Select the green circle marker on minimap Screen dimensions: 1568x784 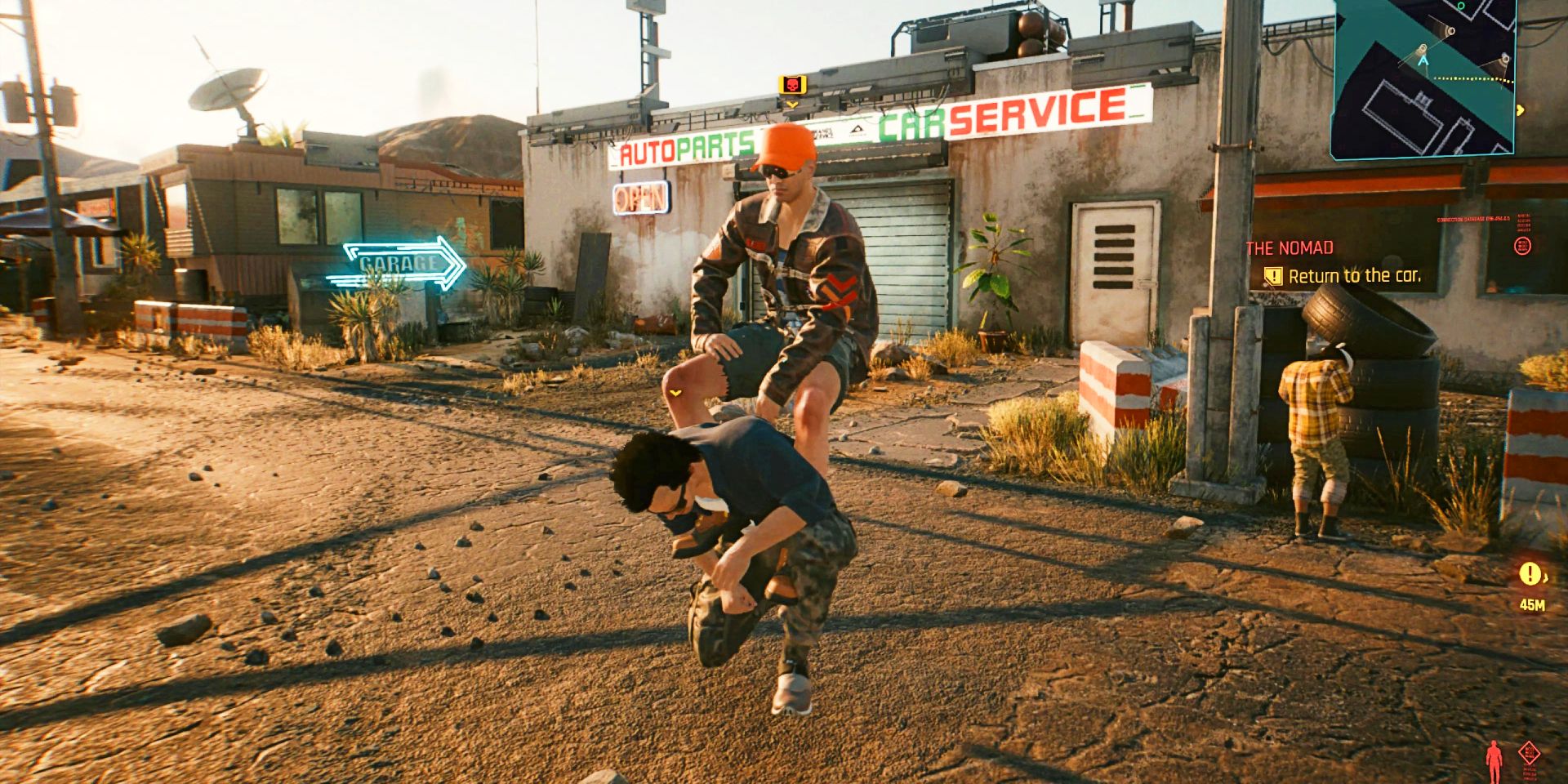1461,7
